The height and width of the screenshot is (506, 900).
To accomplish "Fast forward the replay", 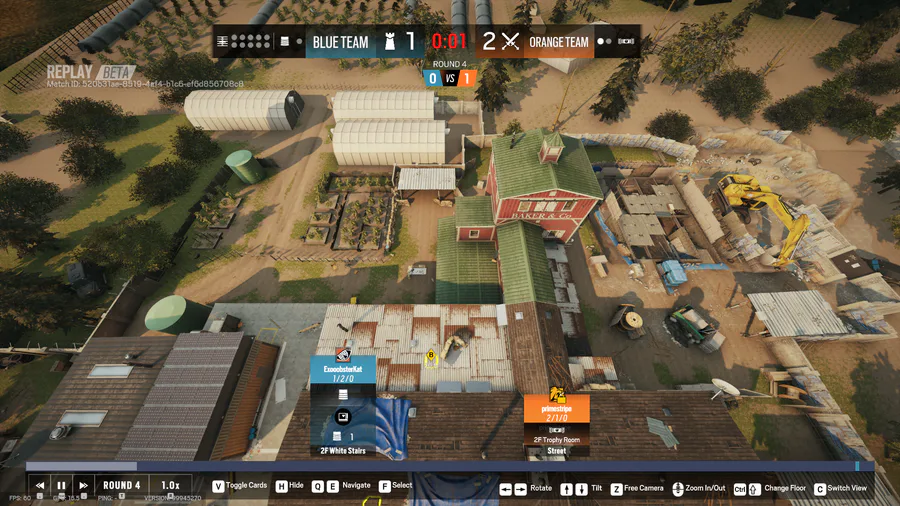I will coord(84,486).
